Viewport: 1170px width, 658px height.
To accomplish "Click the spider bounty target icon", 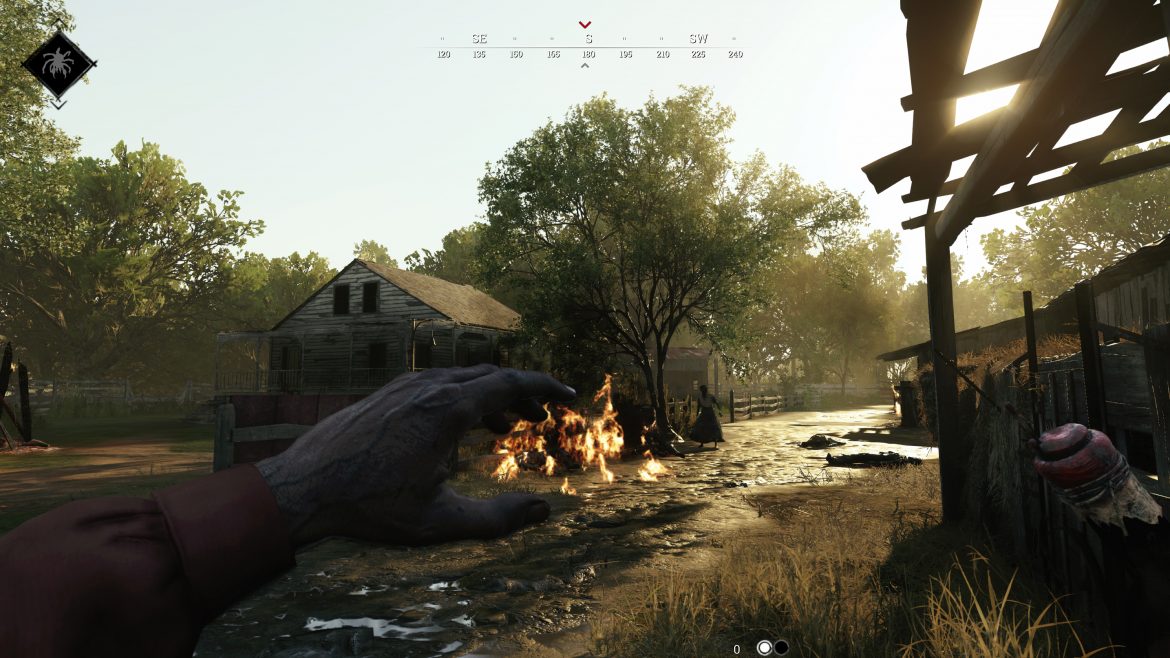I will coord(58,64).
